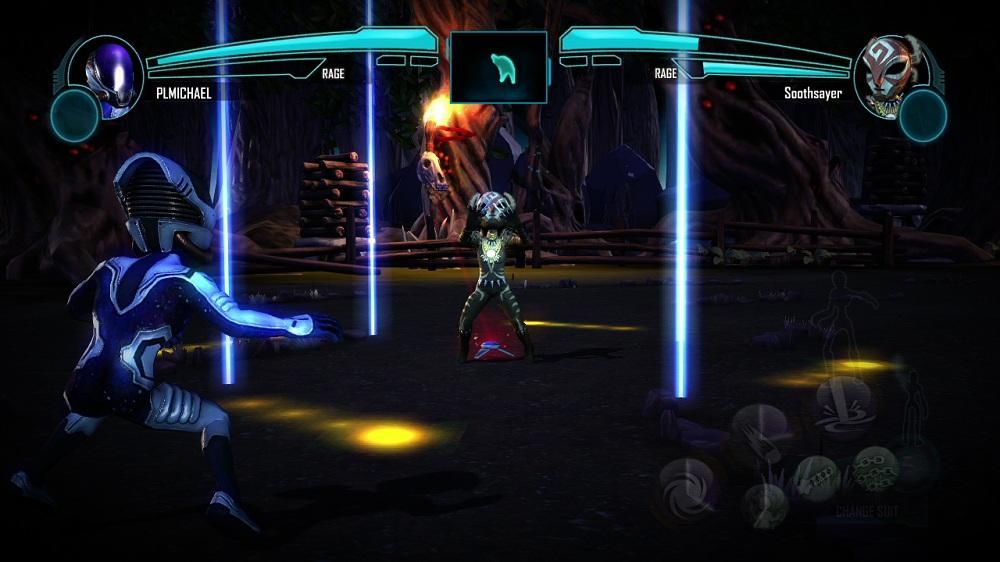Select the CHANGE SUIT button
The height and width of the screenshot is (562, 1000).
pyautogui.click(x=865, y=509)
